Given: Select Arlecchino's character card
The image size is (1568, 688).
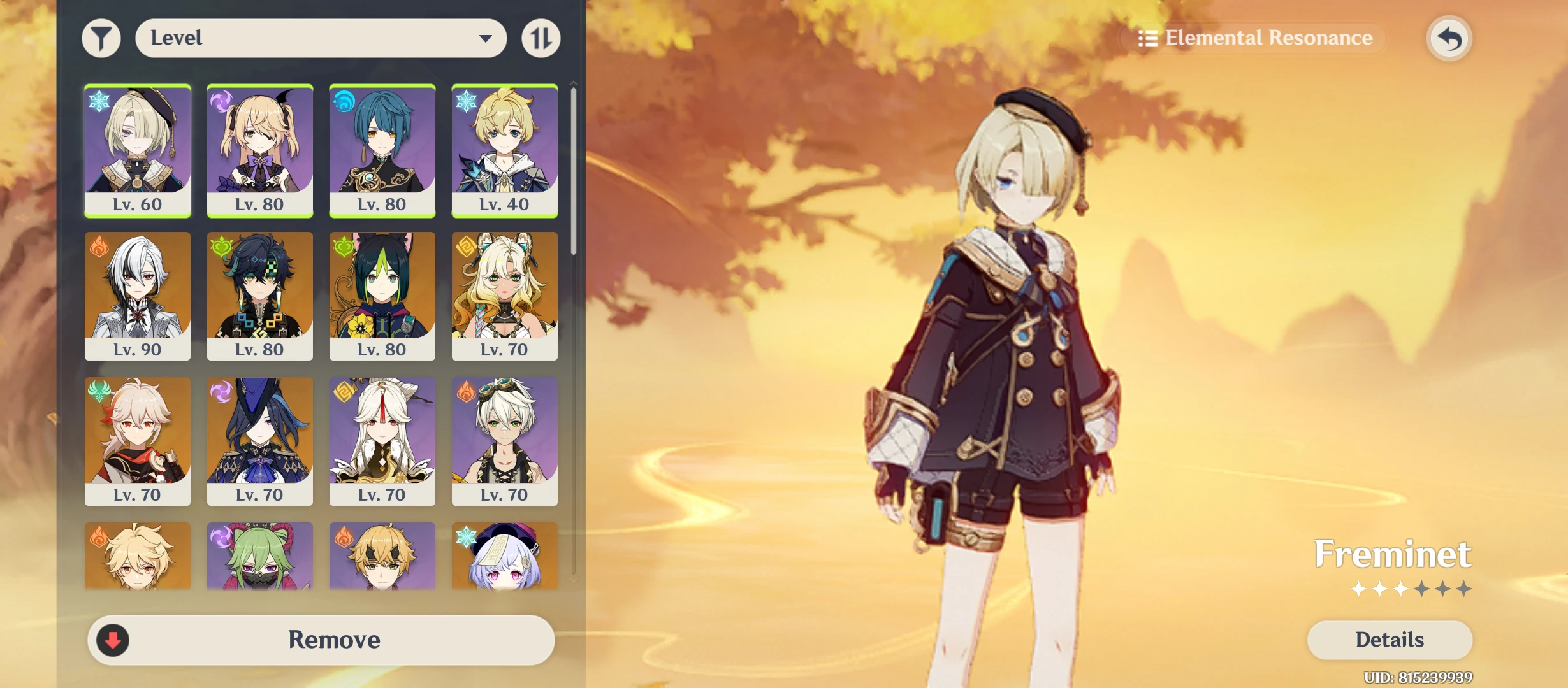Looking at the screenshot, I should [137, 296].
